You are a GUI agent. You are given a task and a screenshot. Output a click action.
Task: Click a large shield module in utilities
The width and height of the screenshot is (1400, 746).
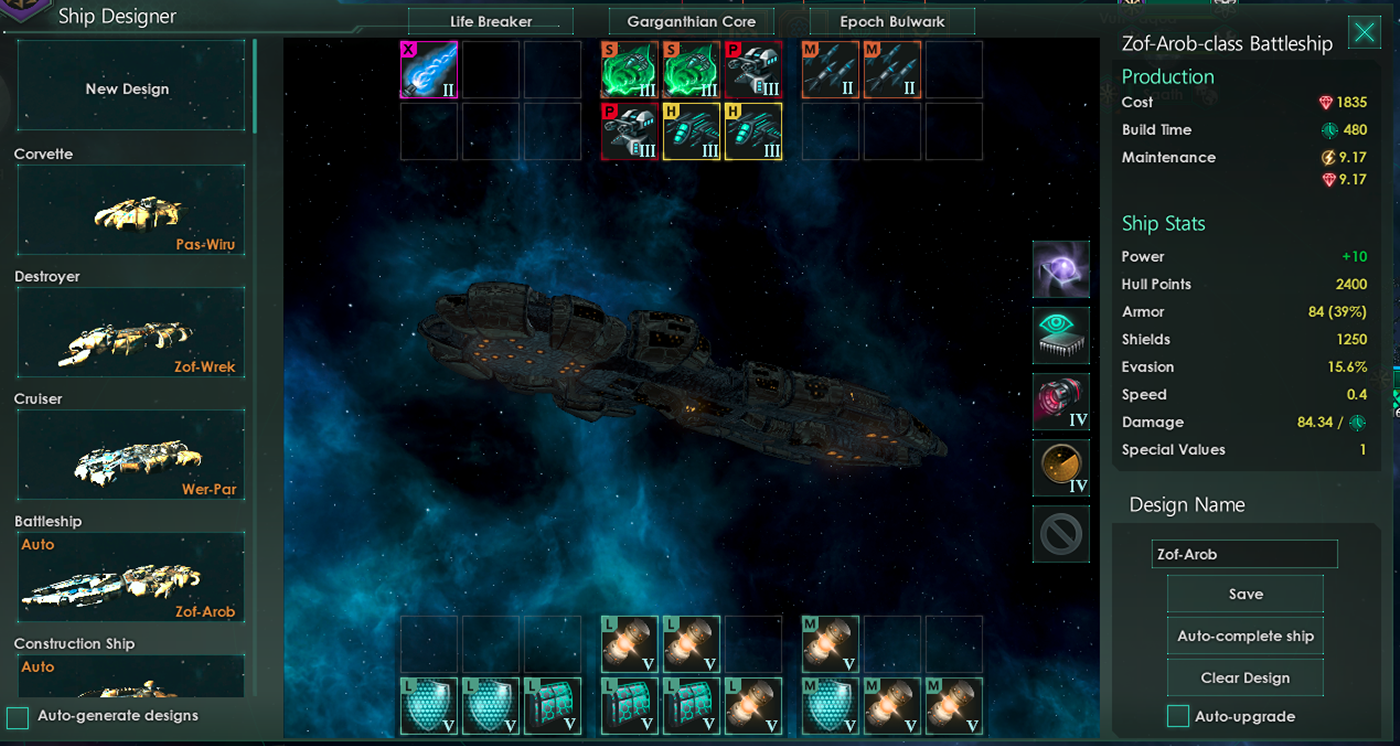pos(428,706)
